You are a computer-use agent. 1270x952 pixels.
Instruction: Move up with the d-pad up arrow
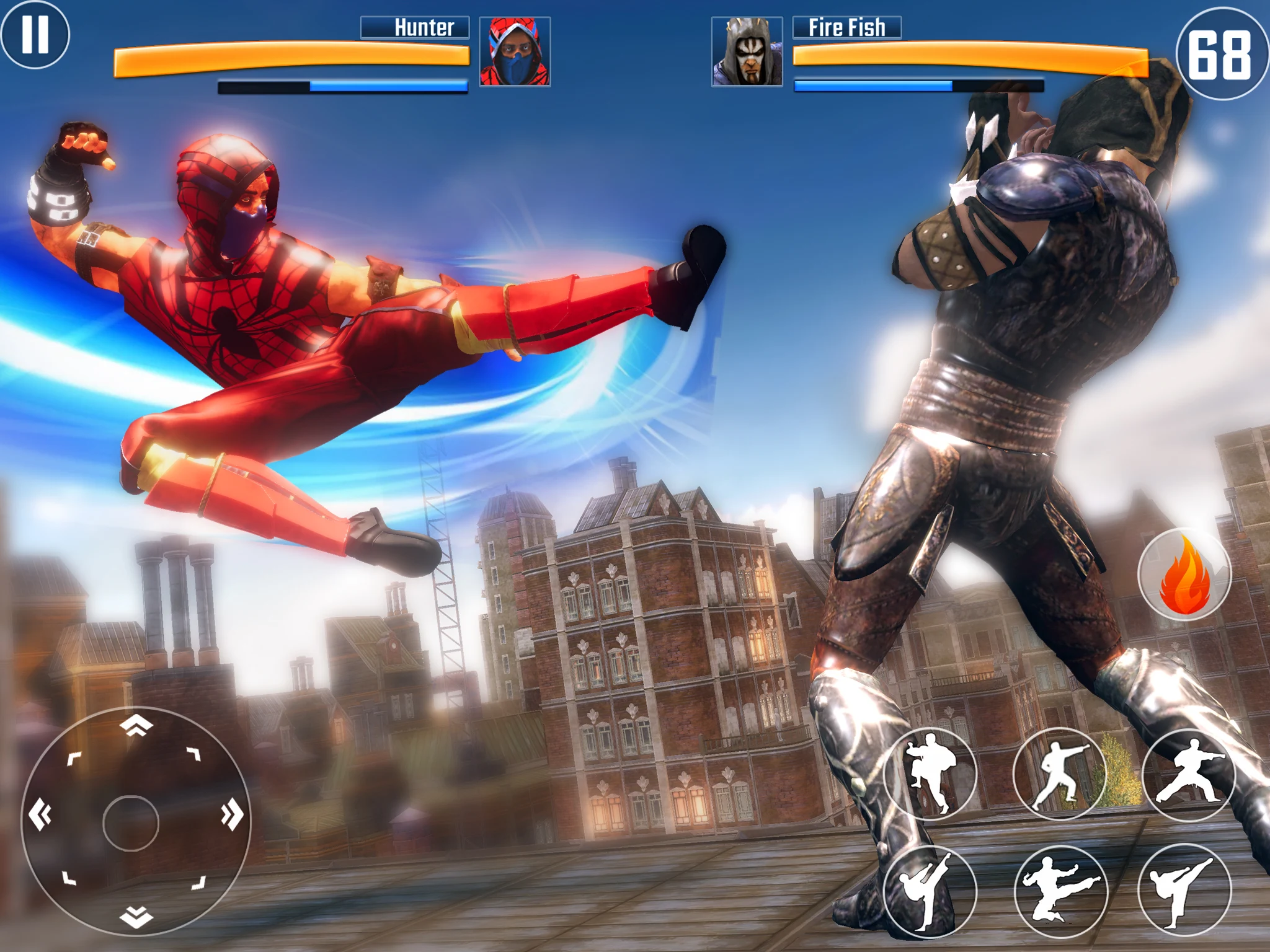click(x=136, y=725)
